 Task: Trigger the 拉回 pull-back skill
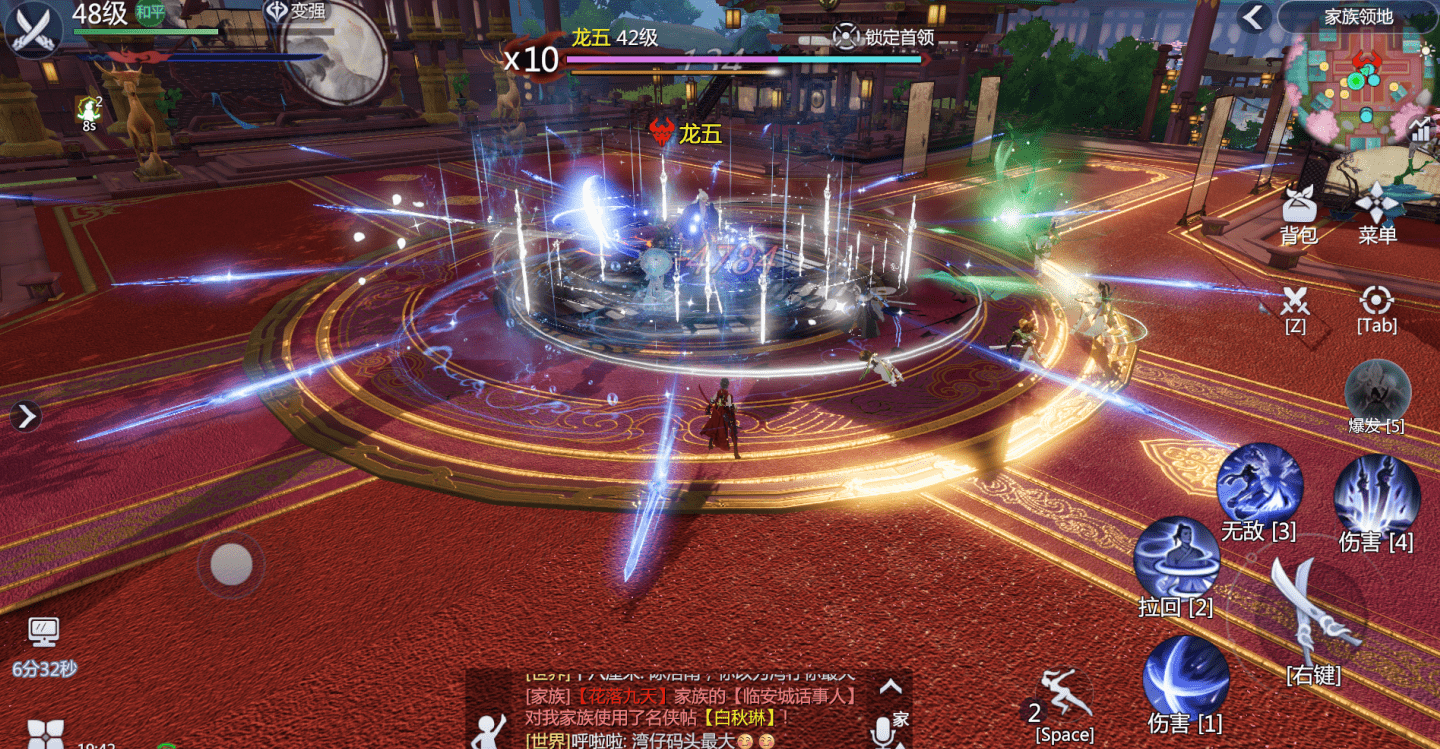click(x=1176, y=560)
